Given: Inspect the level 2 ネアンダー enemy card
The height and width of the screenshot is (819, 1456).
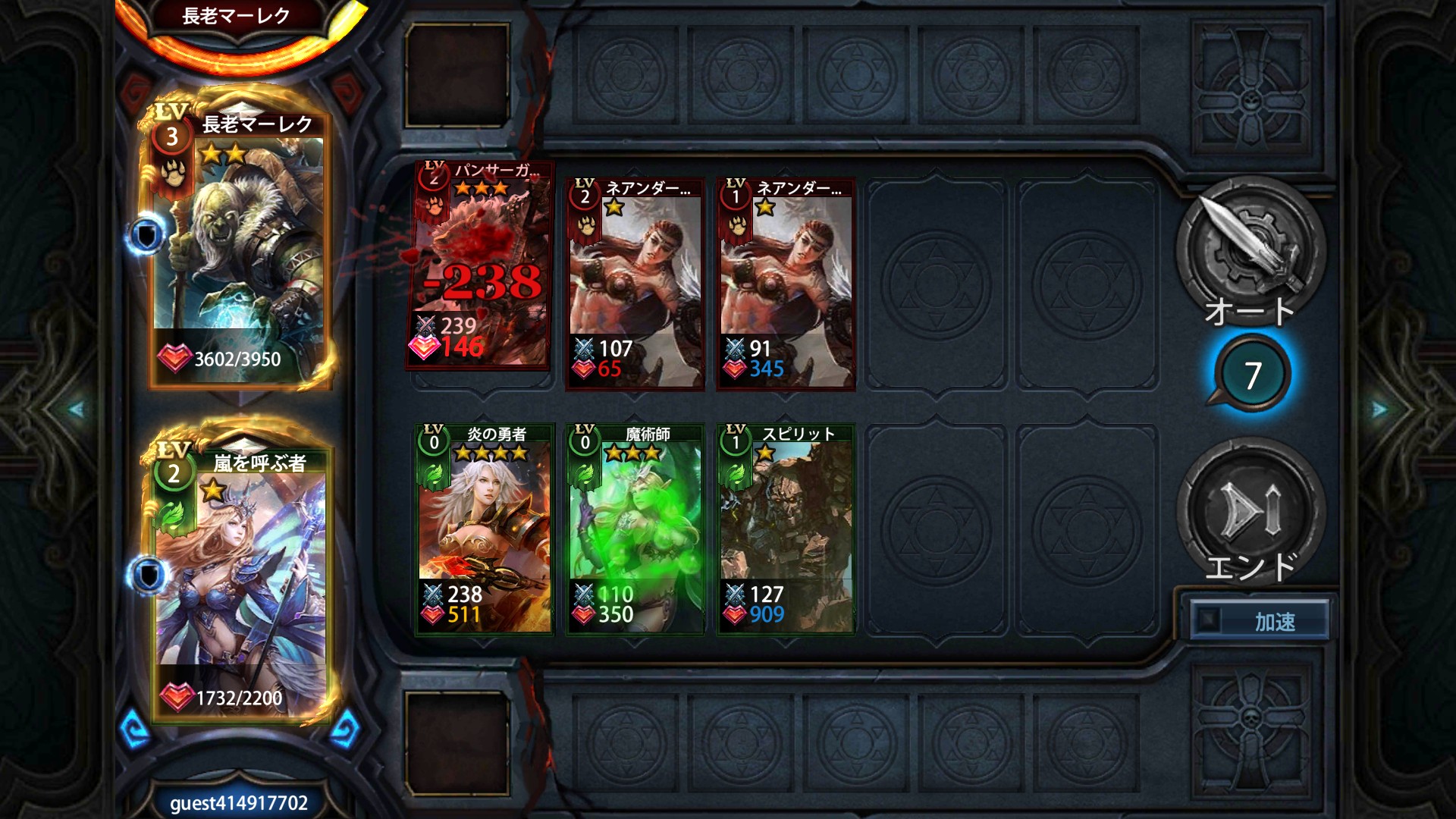Looking at the screenshot, I should (635, 284).
